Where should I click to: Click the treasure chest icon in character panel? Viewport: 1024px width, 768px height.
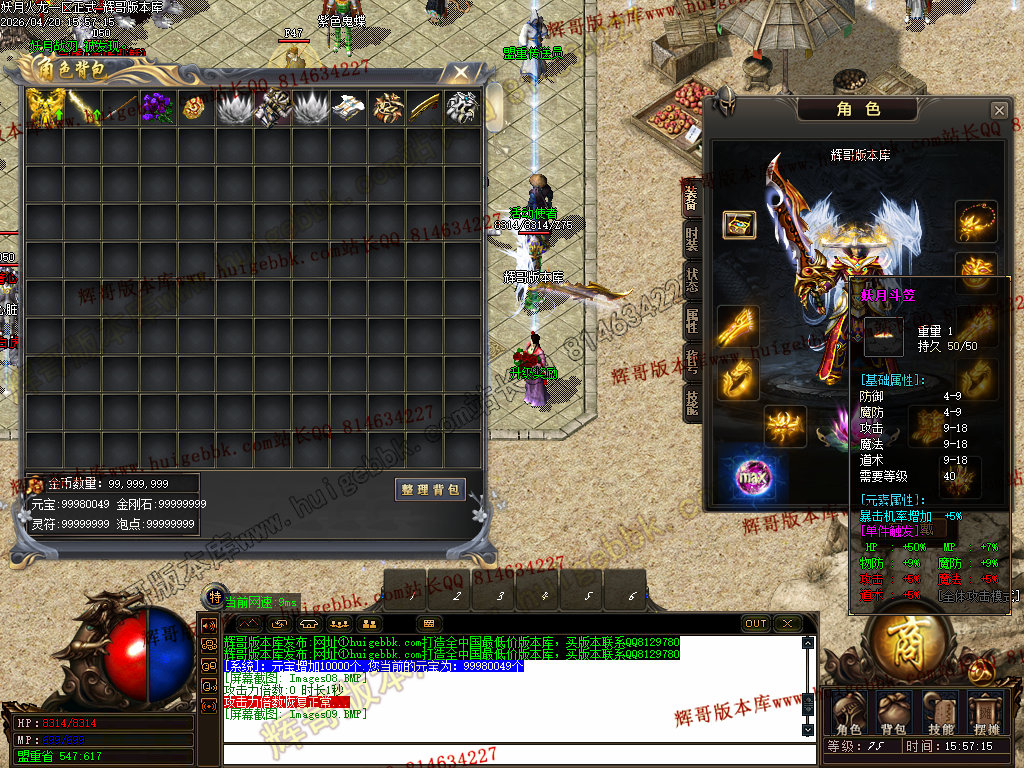[739, 224]
